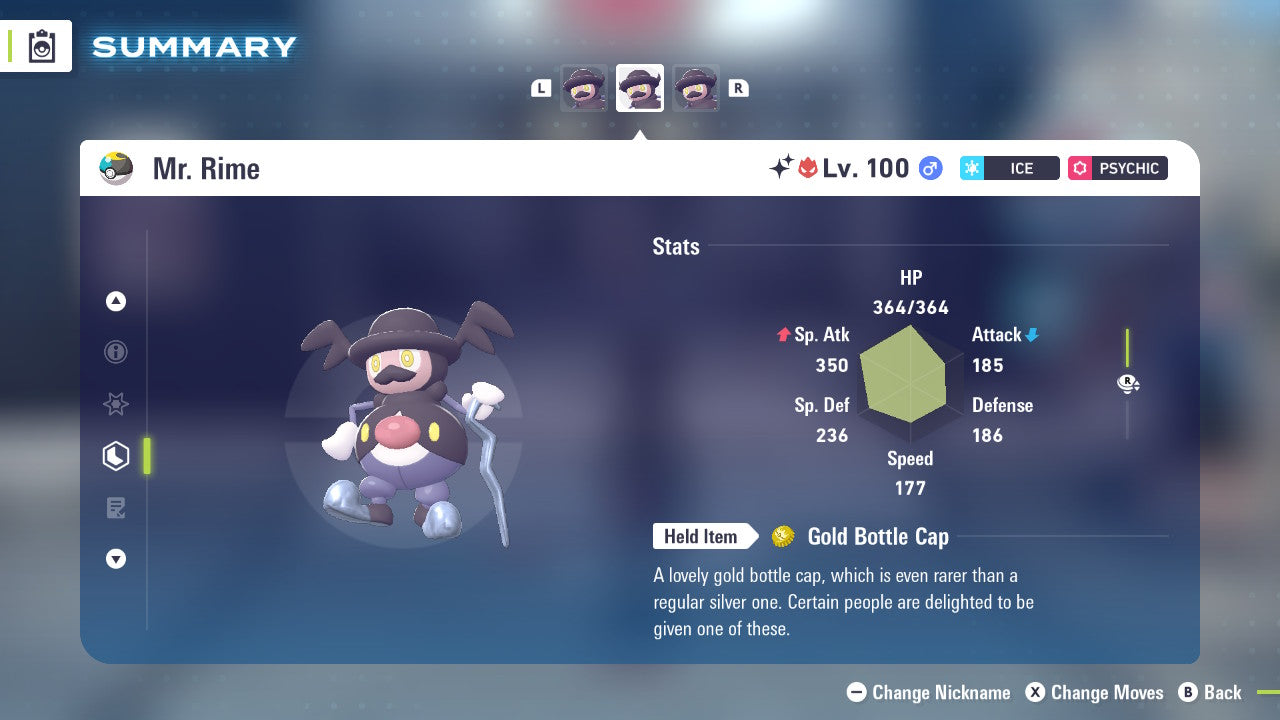The width and height of the screenshot is (1280, 720).
Task: Click the male gender symbol
Action: coord(931,168)
